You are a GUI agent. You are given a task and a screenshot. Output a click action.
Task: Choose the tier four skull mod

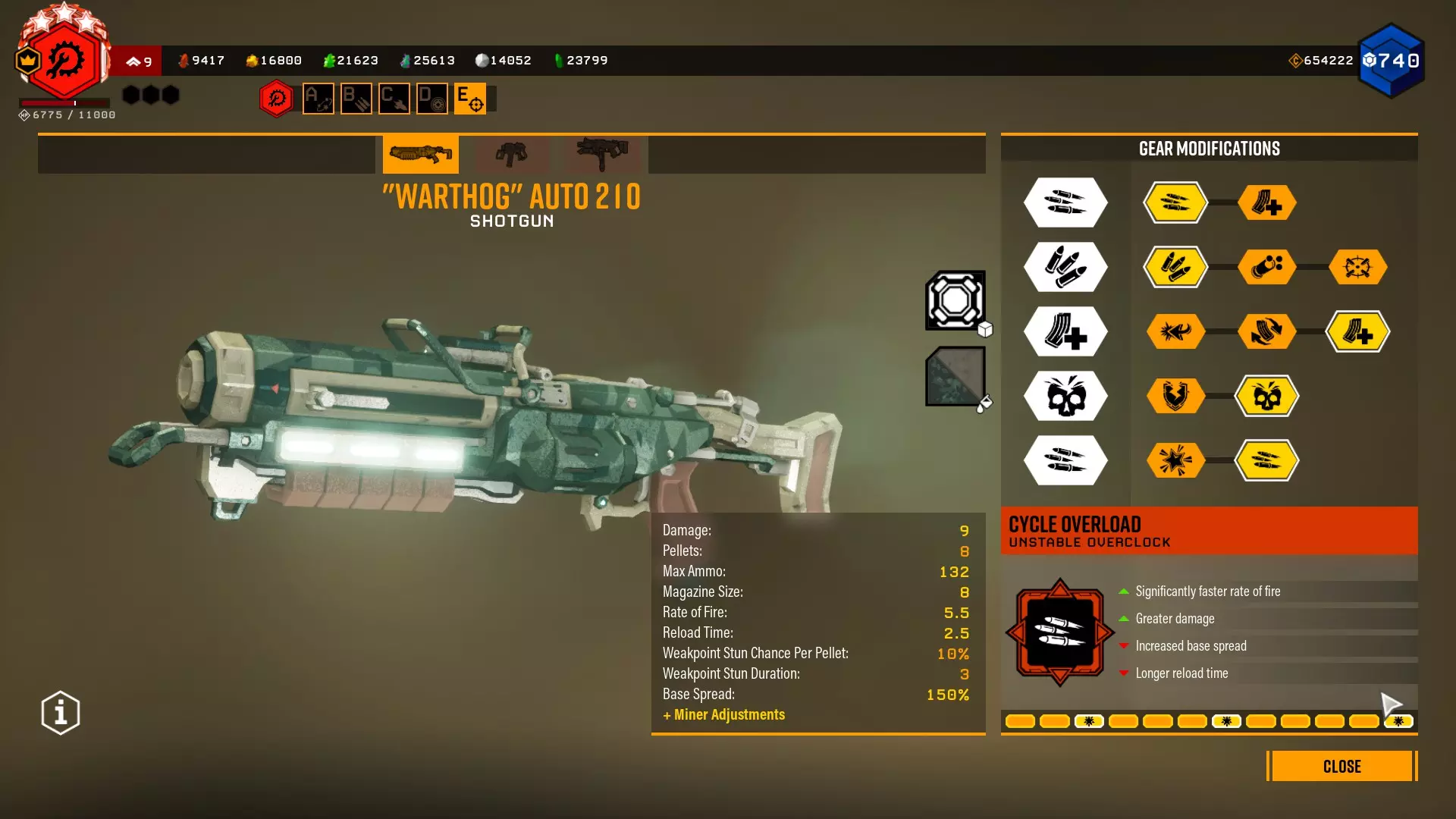tap(1267, 396)
